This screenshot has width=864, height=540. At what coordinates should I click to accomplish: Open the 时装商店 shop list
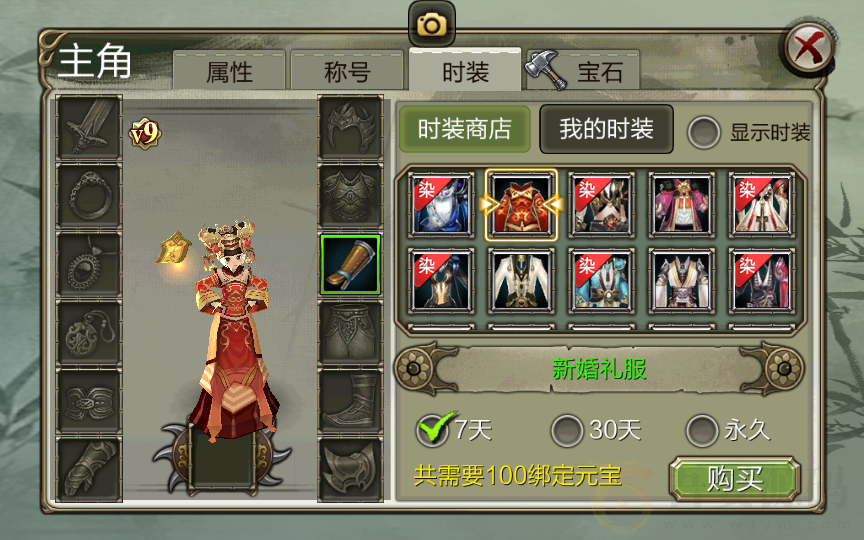tap(465, 129)
